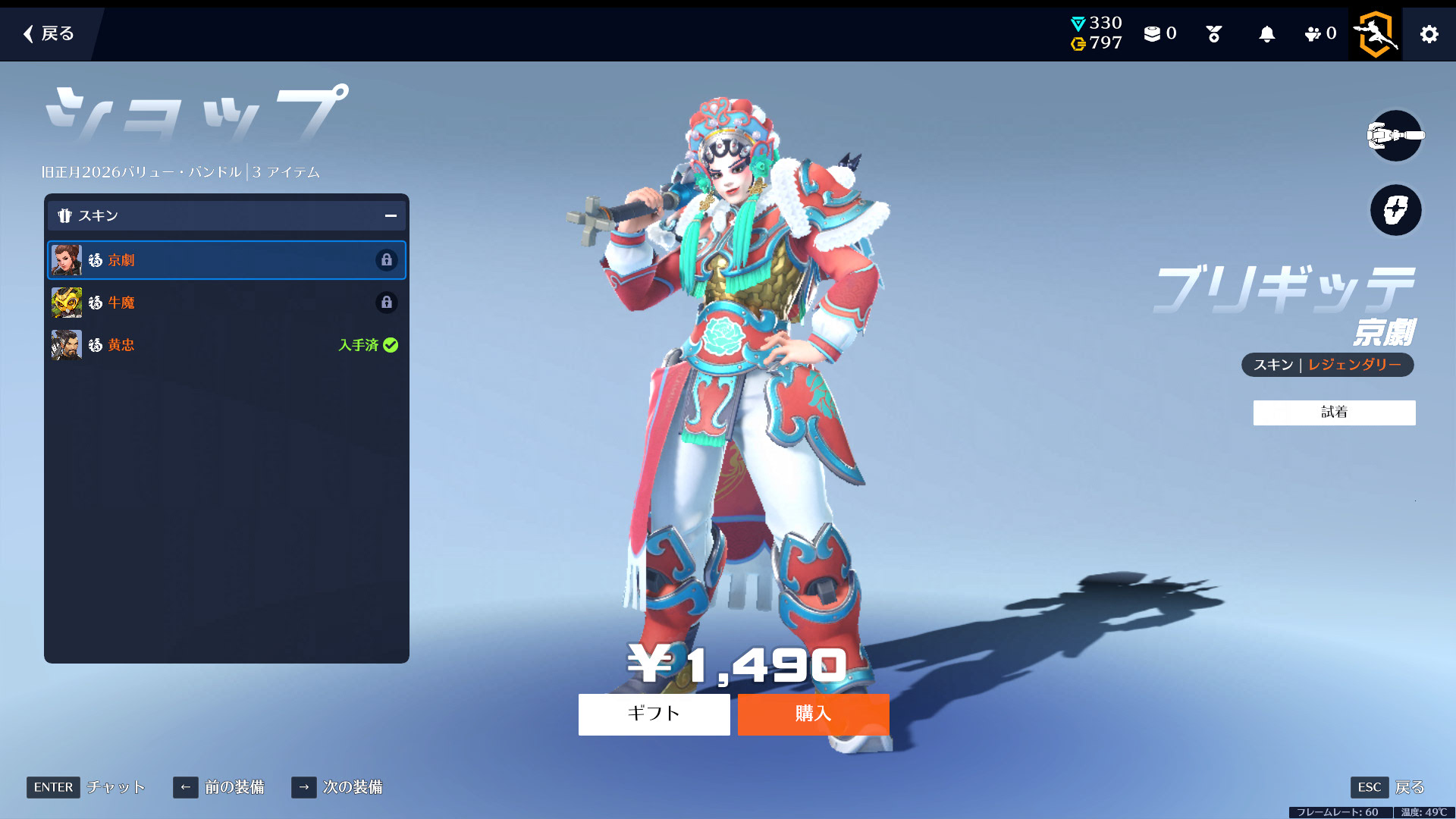The image size is (1456, 819).
Task: Open the settings gear icon
Action: 1429,34
